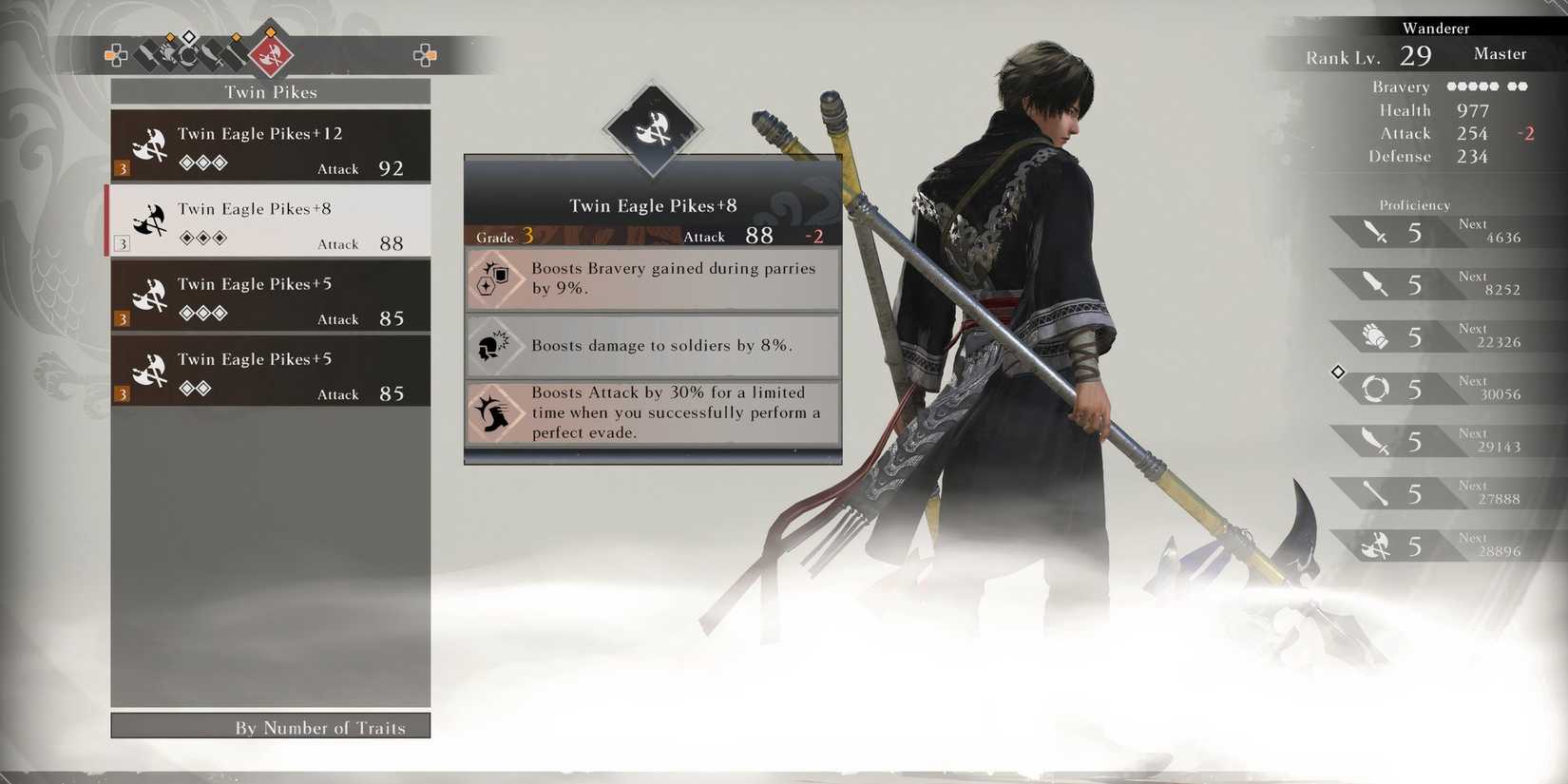Toggle the diamond marker beside ring proficiency
This screenshot has height=784, width=1568.
click(x=1337, y=373)
